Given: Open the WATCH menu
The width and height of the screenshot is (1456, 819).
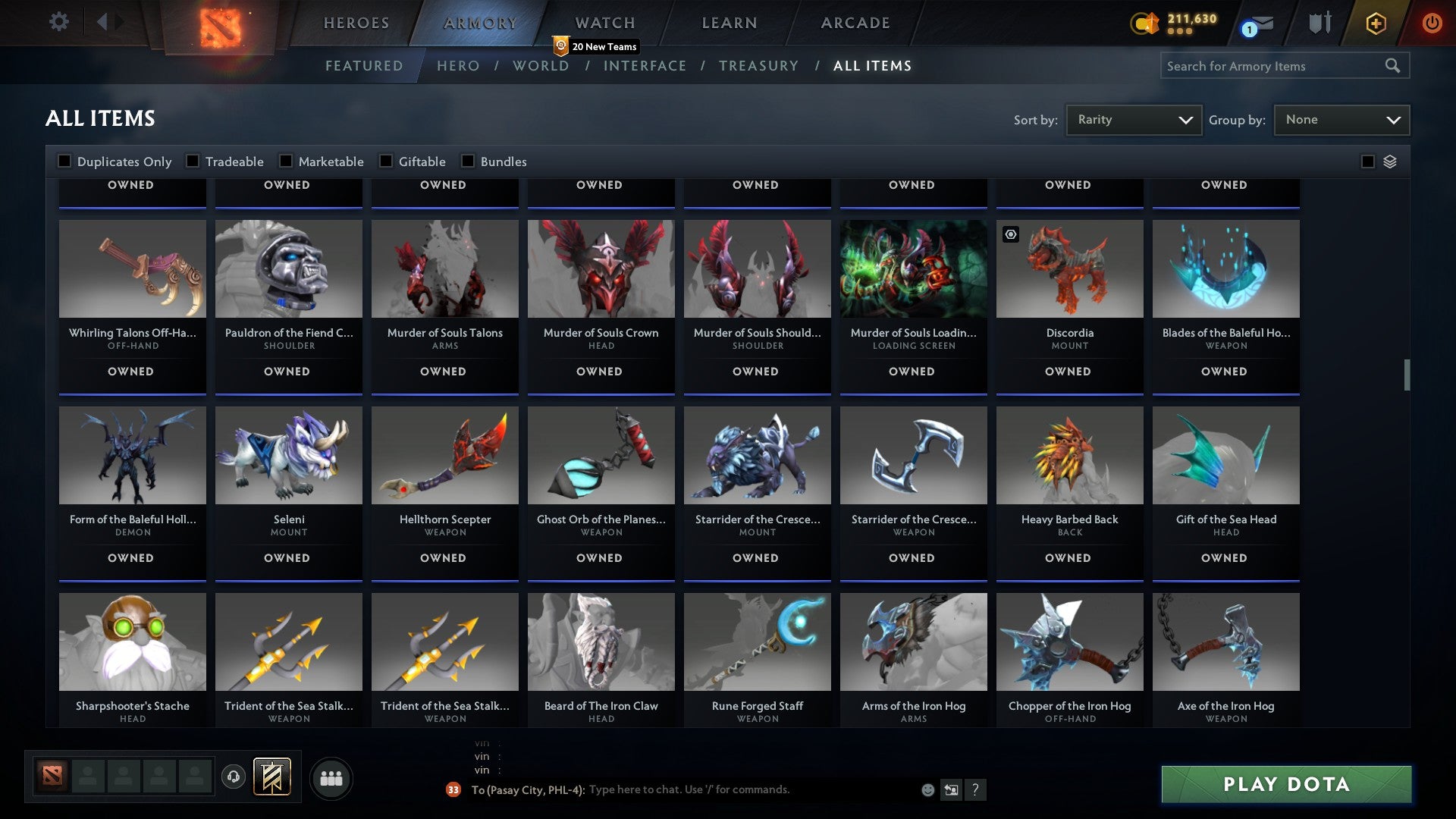Looking at the screenshot, I should point(604,23).
